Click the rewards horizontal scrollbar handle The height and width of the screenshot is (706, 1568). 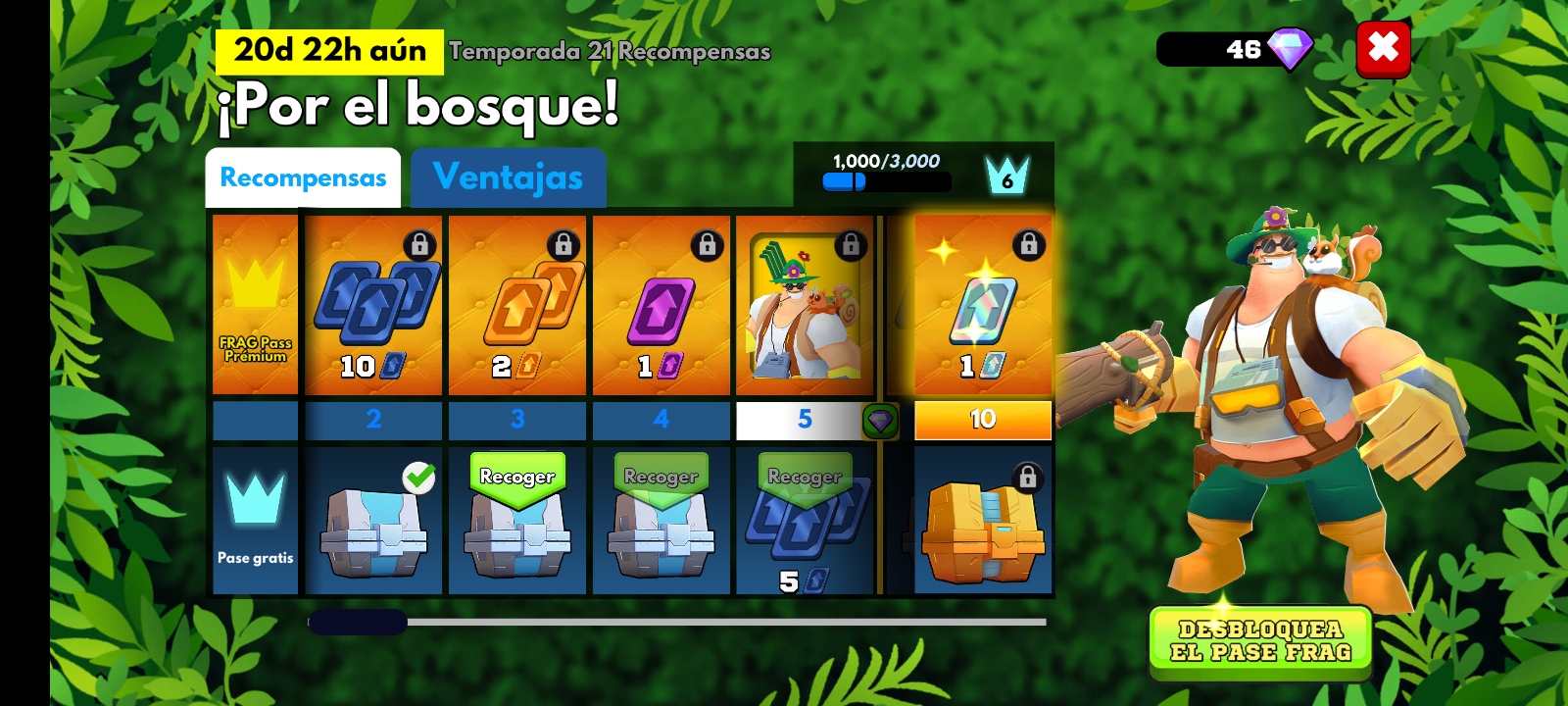[x=358, y=622]
